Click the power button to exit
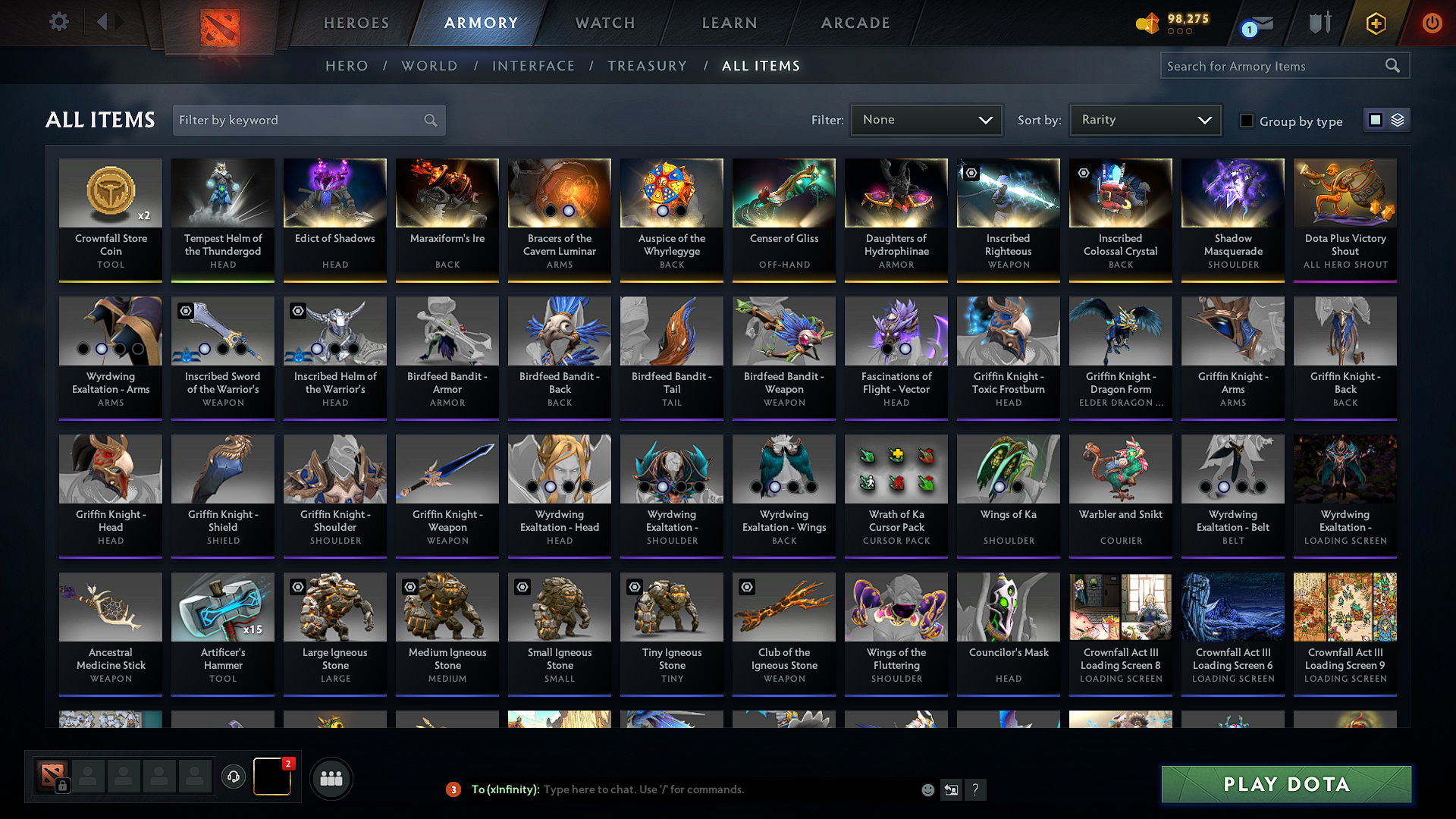Image resolution: width=1456 pixels, height=819 pixels. tap(1432, 23)
